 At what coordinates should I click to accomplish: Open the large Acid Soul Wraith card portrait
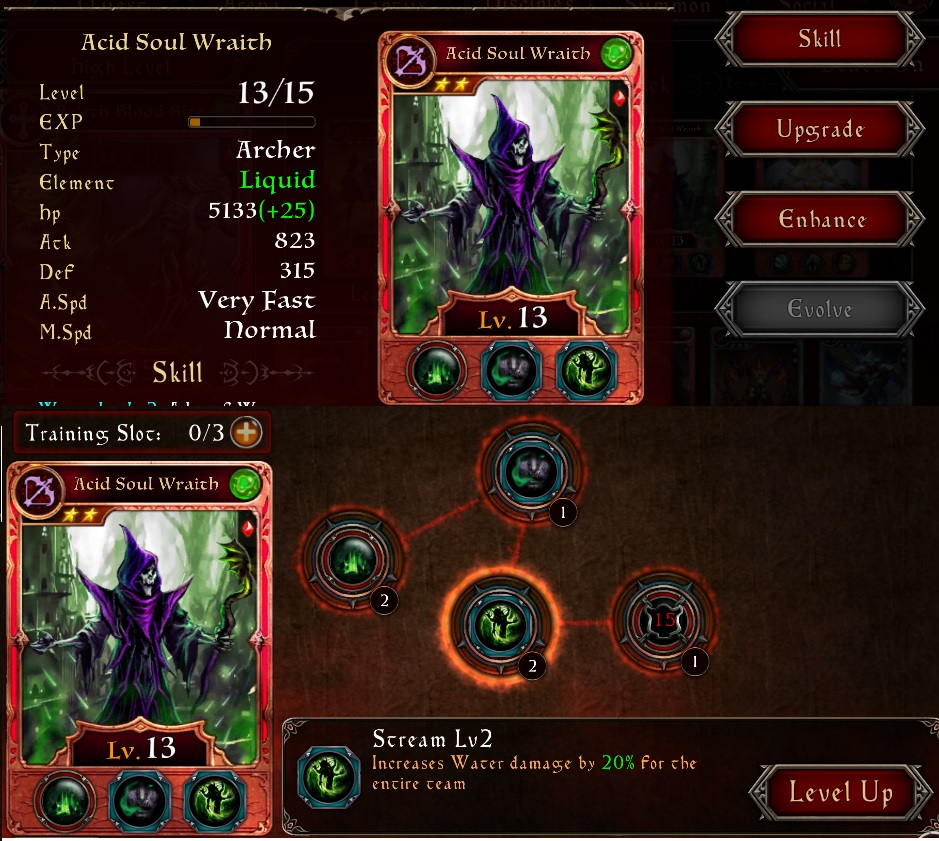pos(510,190)
